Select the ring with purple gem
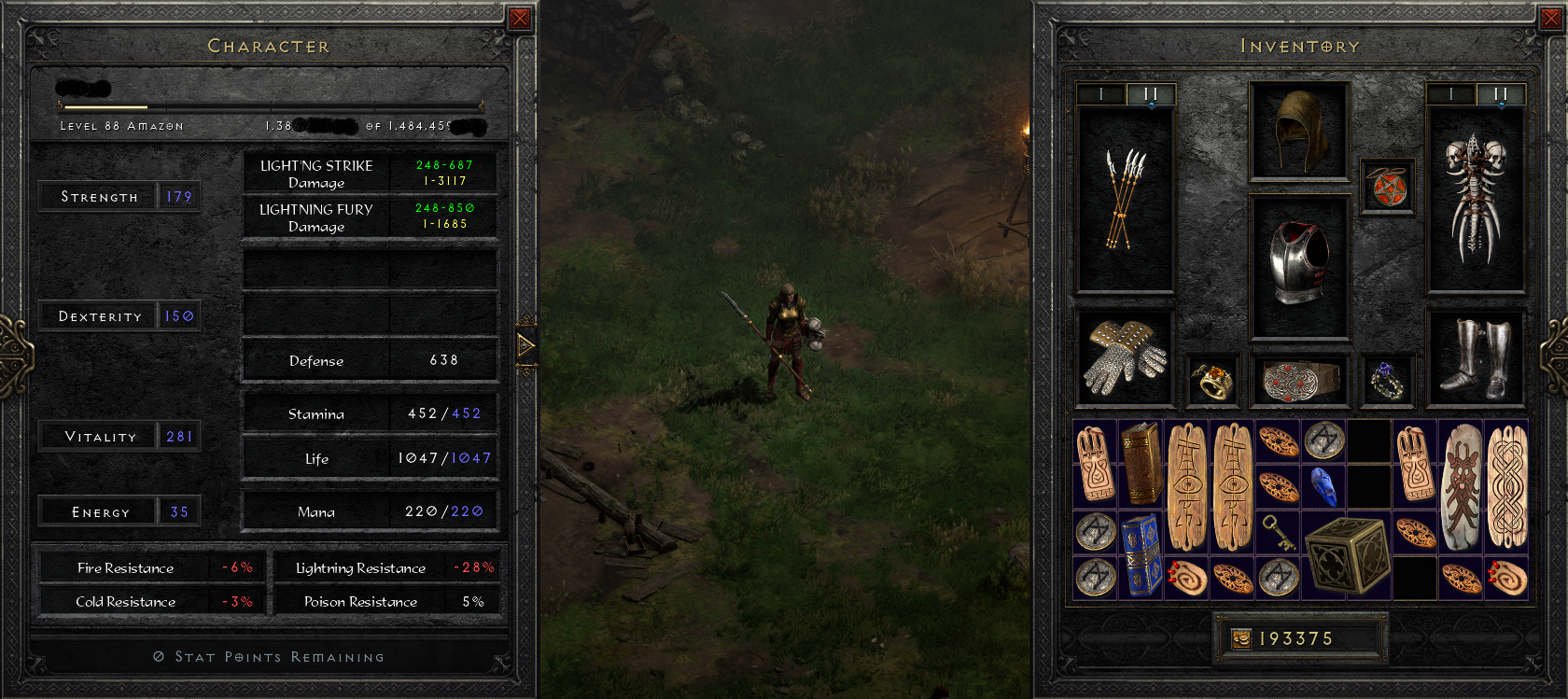Viewport: 1568px width, 699px height. pyautogui.click(x=1386, y=380)
